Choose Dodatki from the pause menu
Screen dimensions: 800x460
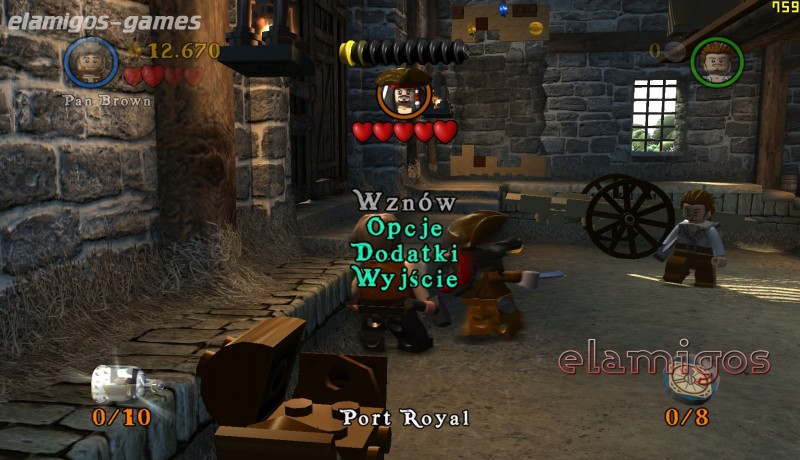coord(404,253)
